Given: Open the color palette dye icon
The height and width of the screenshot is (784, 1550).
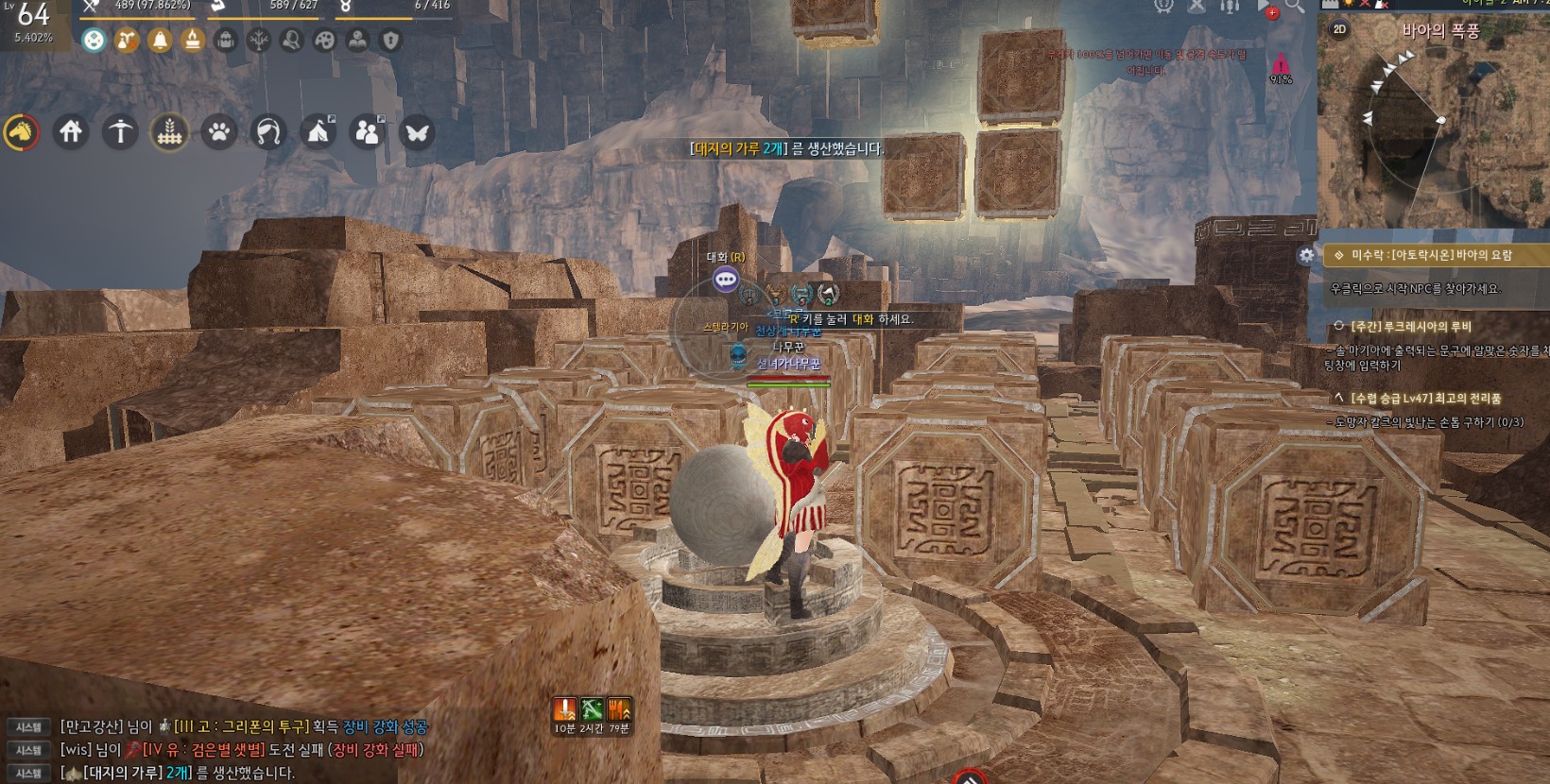Looking at the screenshot, I should click(324, 41).
